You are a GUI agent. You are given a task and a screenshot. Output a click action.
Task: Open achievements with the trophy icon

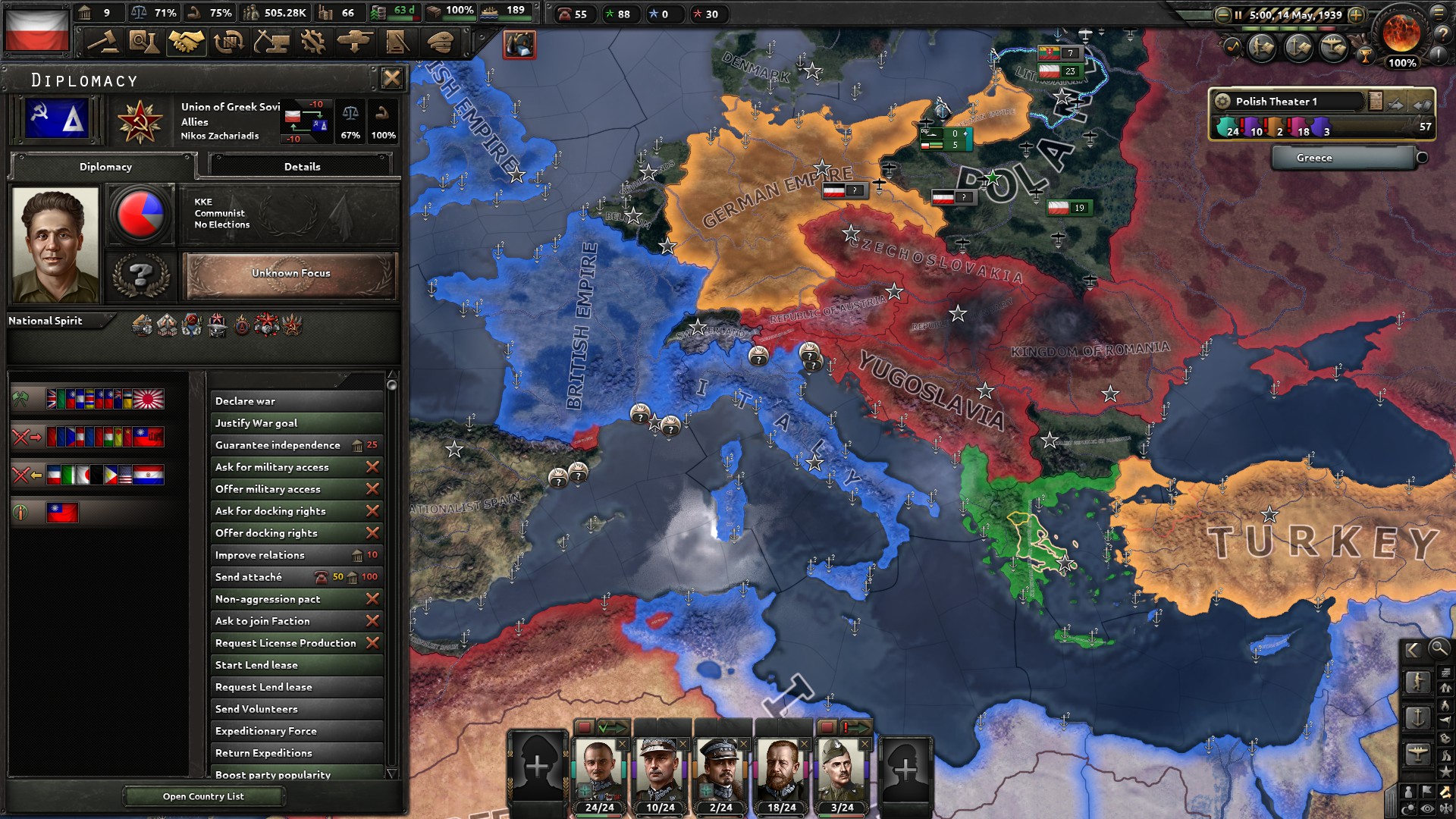tap(1365, 57)
